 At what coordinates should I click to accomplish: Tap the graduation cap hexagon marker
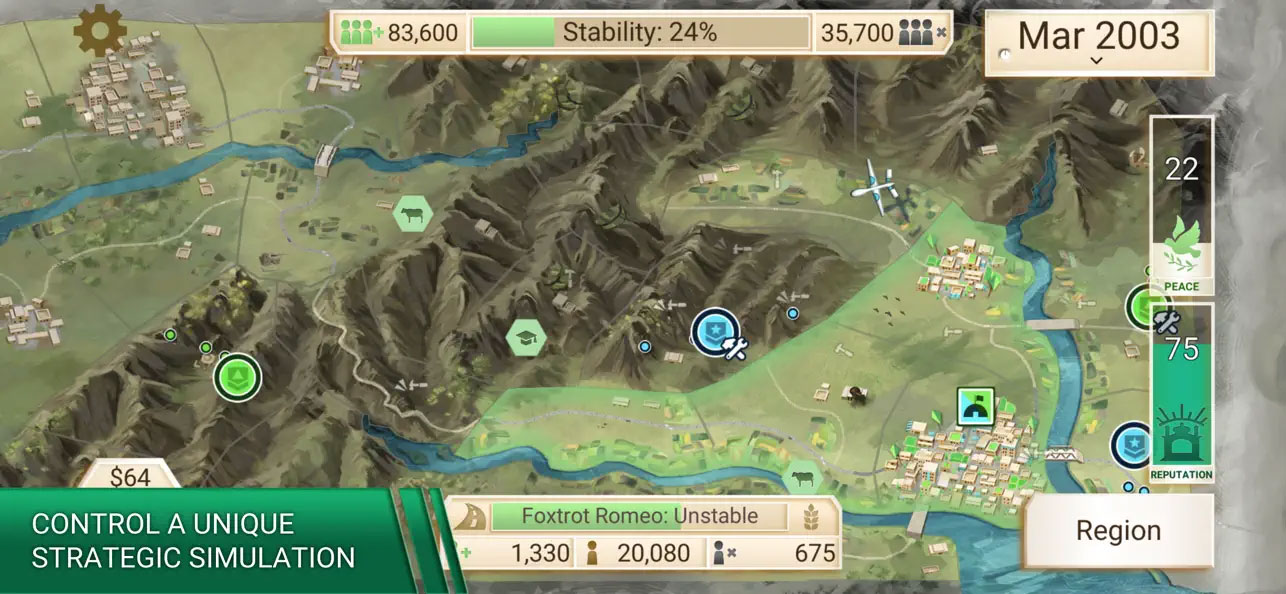click(526, 338)
